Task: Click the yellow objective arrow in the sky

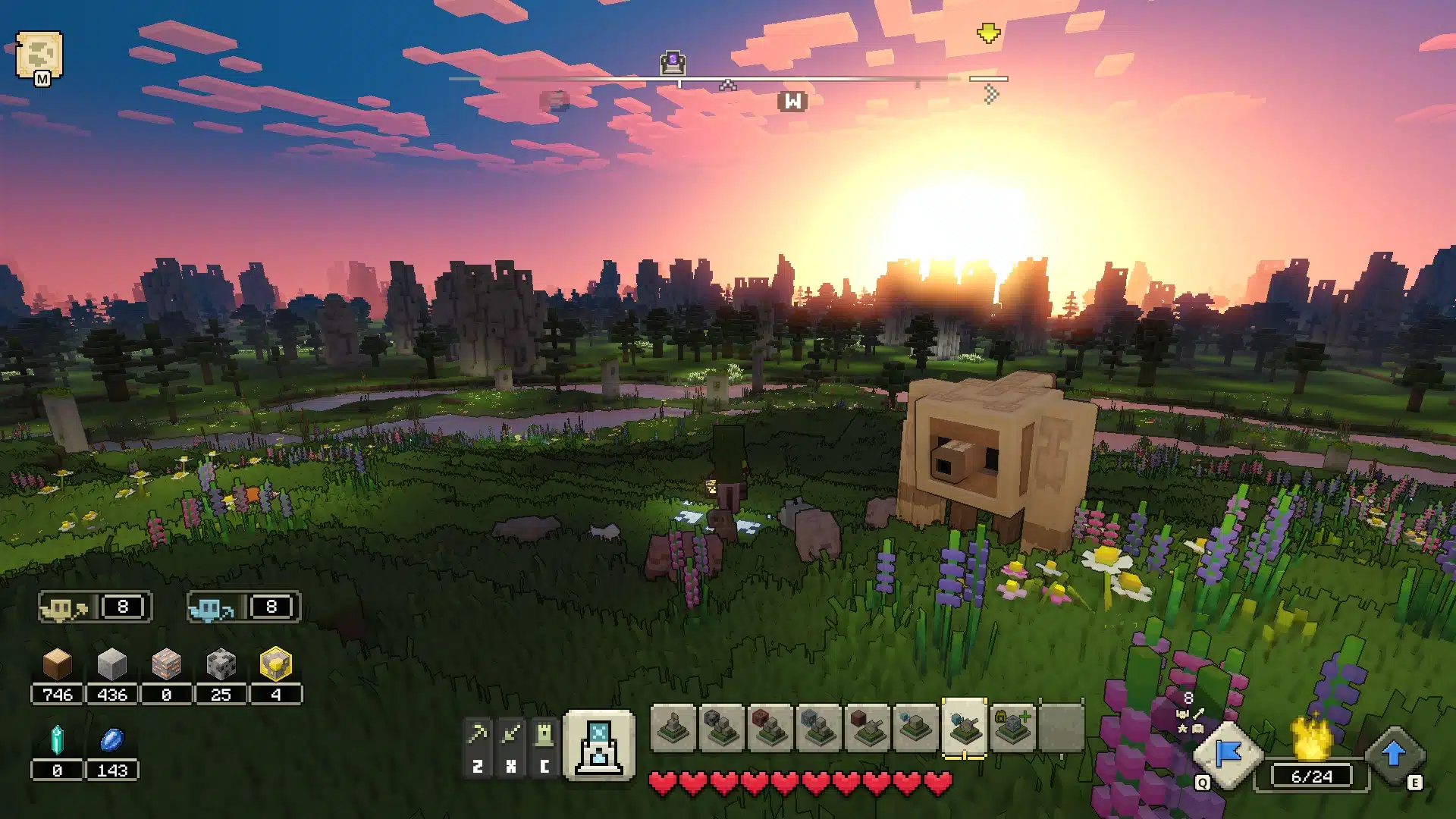Action: coord(987,32)
